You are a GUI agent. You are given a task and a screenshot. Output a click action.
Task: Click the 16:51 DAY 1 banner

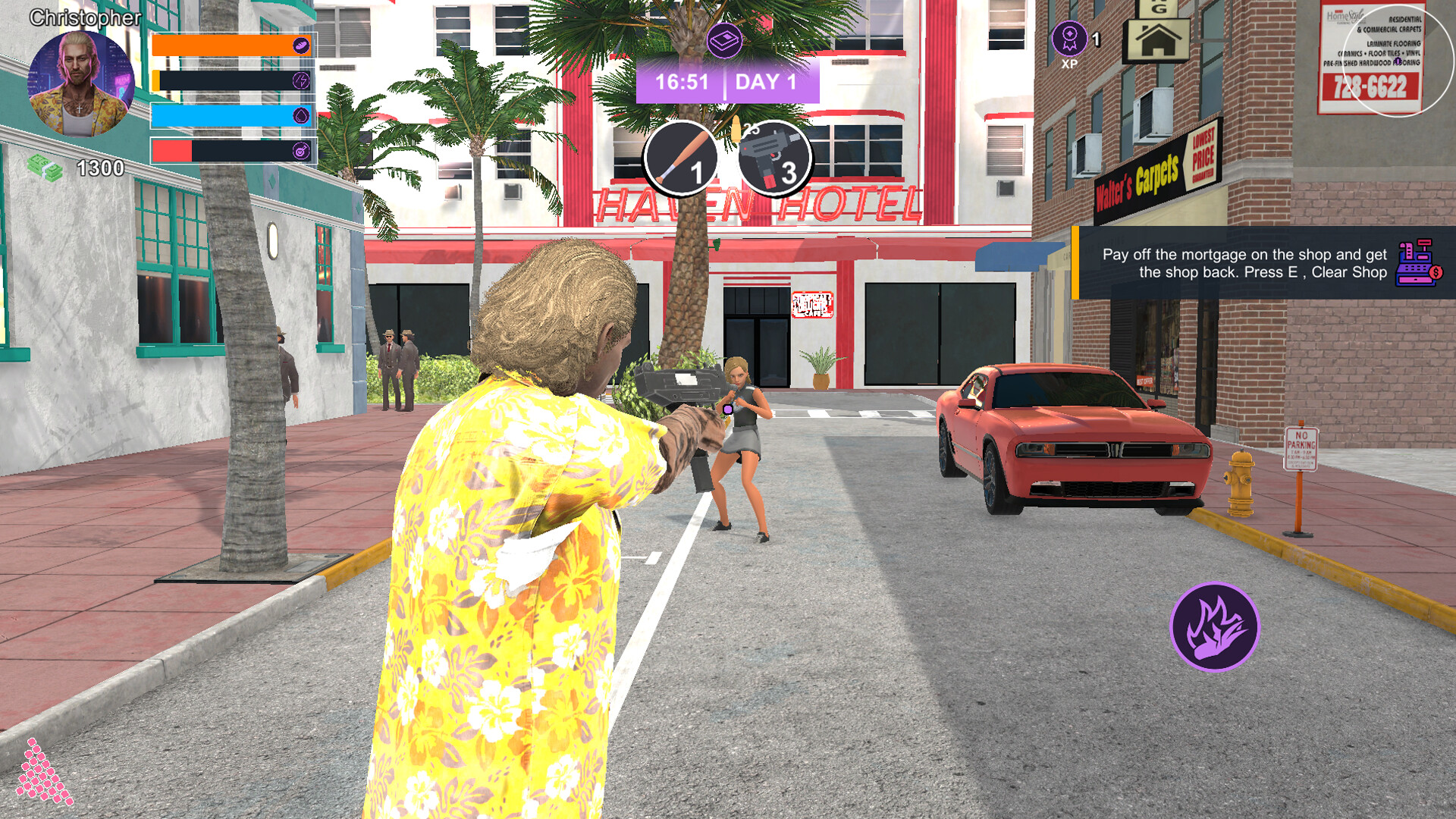click(730, 82)
